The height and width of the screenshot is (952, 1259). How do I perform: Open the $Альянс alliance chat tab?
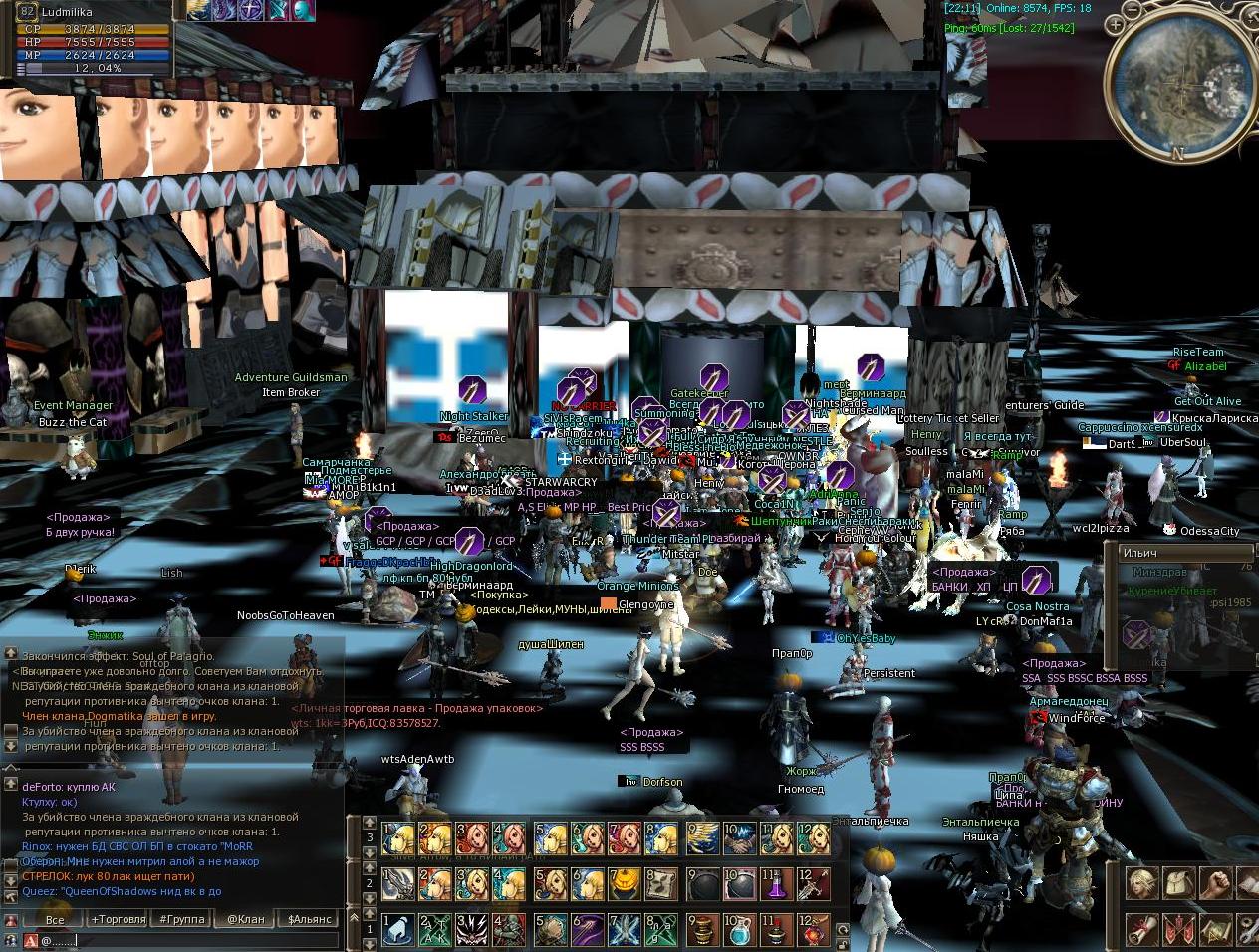[309, 919]
